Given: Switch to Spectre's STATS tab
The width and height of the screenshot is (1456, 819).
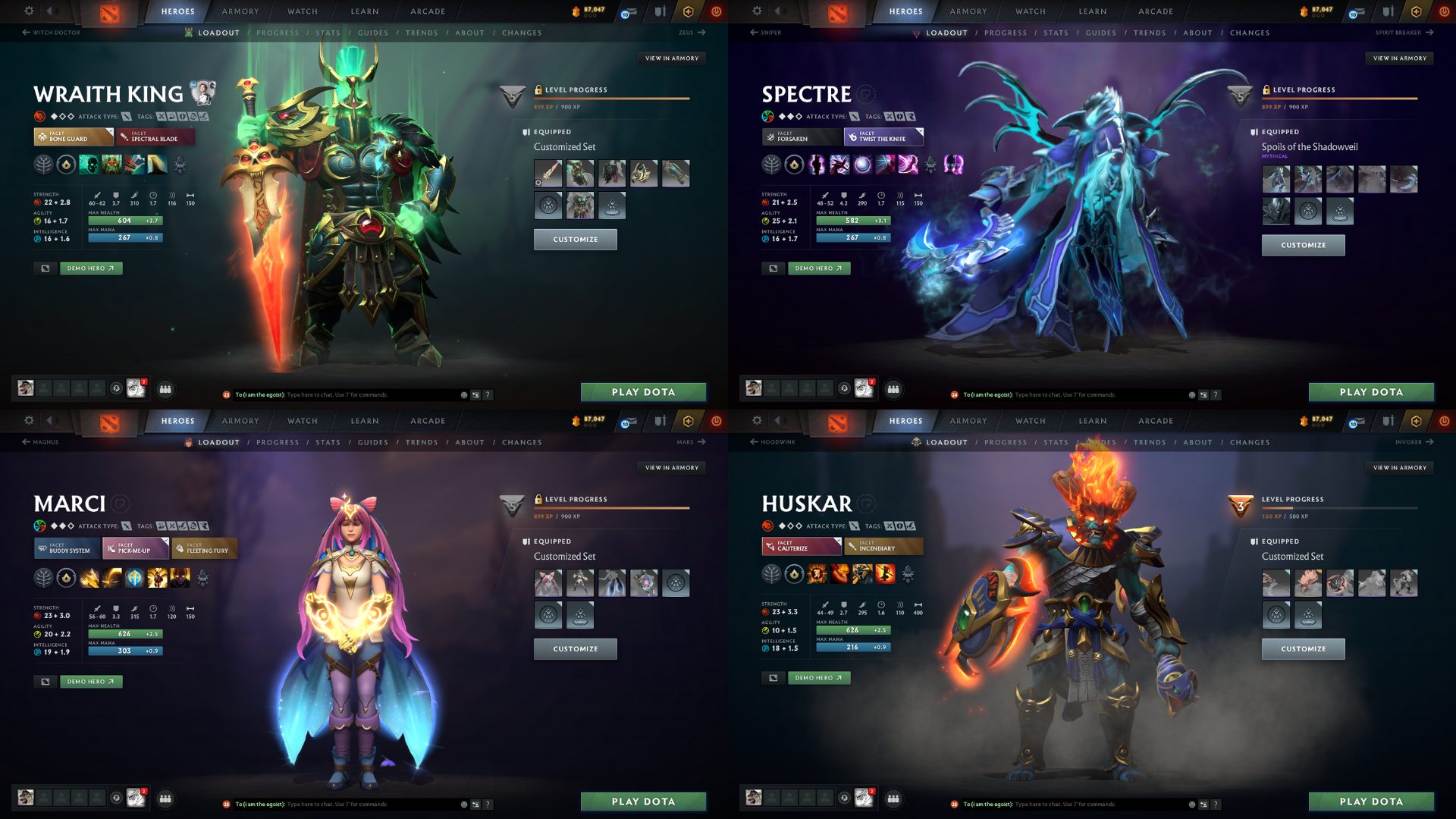Looking at the screenshot, I should pos(1056,33).
